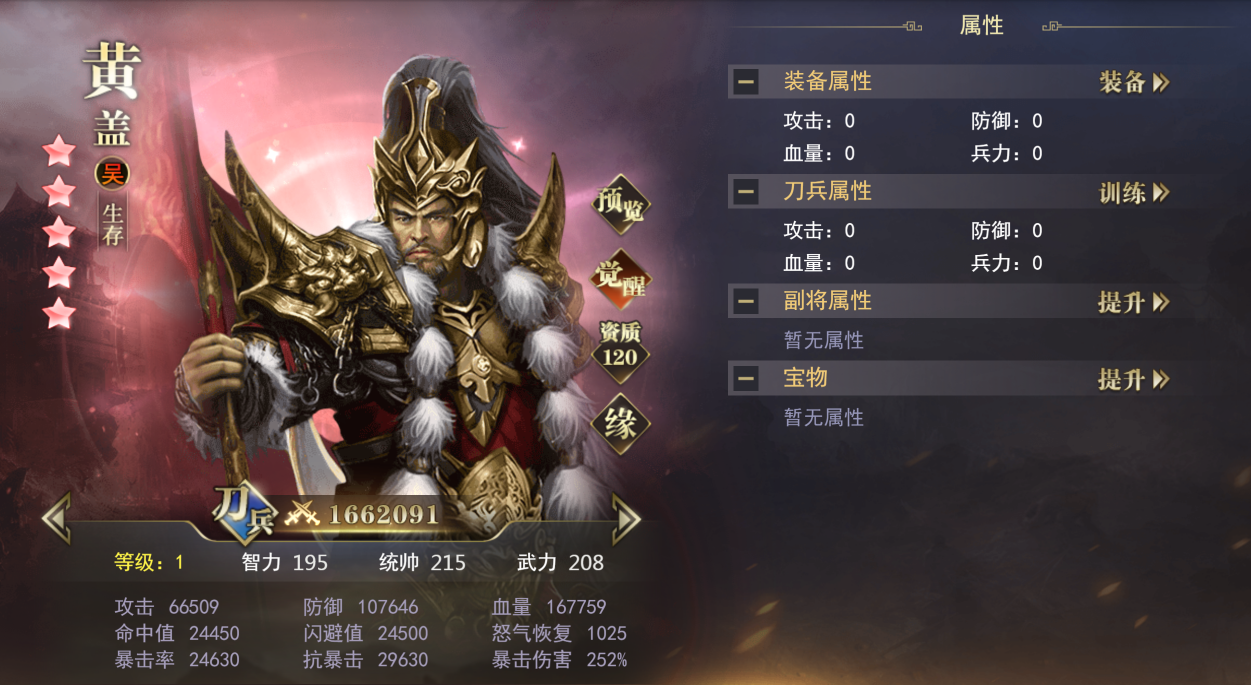Show the next hero with right arrow

pos(626,517)
